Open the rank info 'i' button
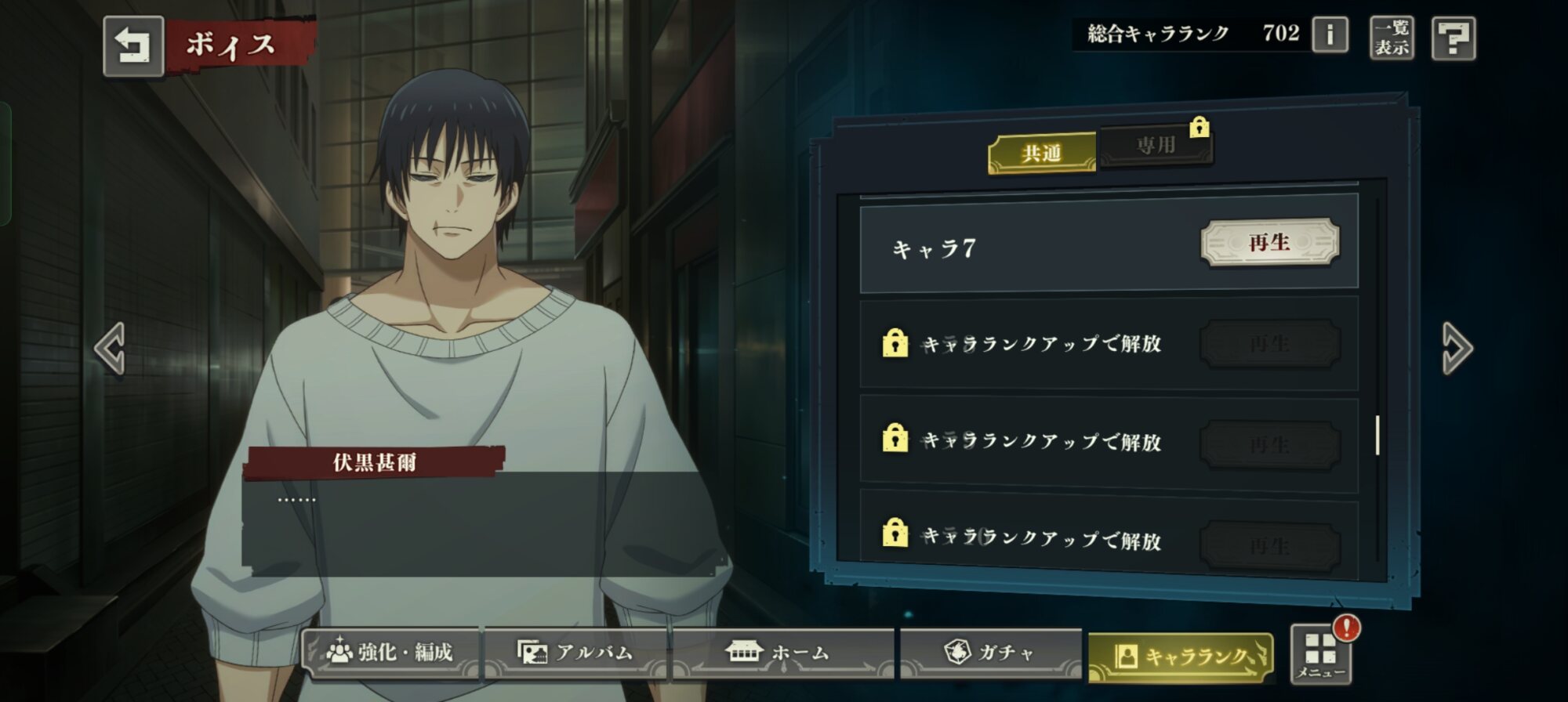This screenshot has width=1568, height=702. click(x=1330, y=35)
